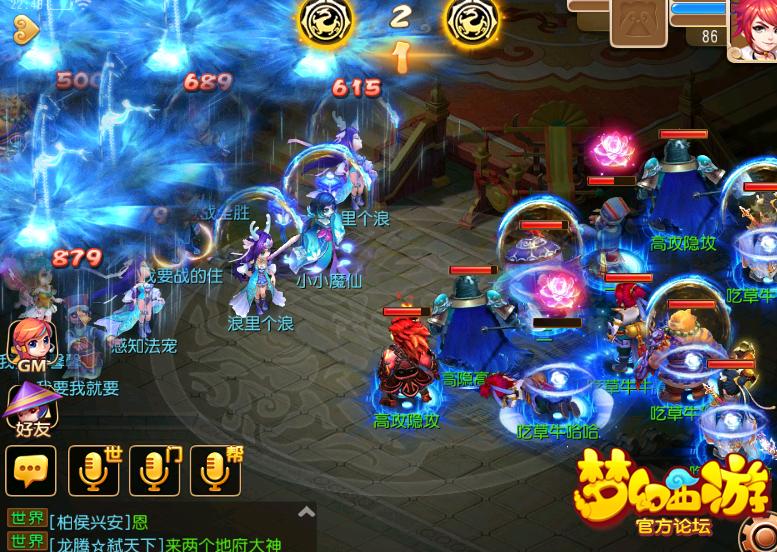
Task: Activate the 世 world voice chat microphone
Action: (x=94, y=470)
